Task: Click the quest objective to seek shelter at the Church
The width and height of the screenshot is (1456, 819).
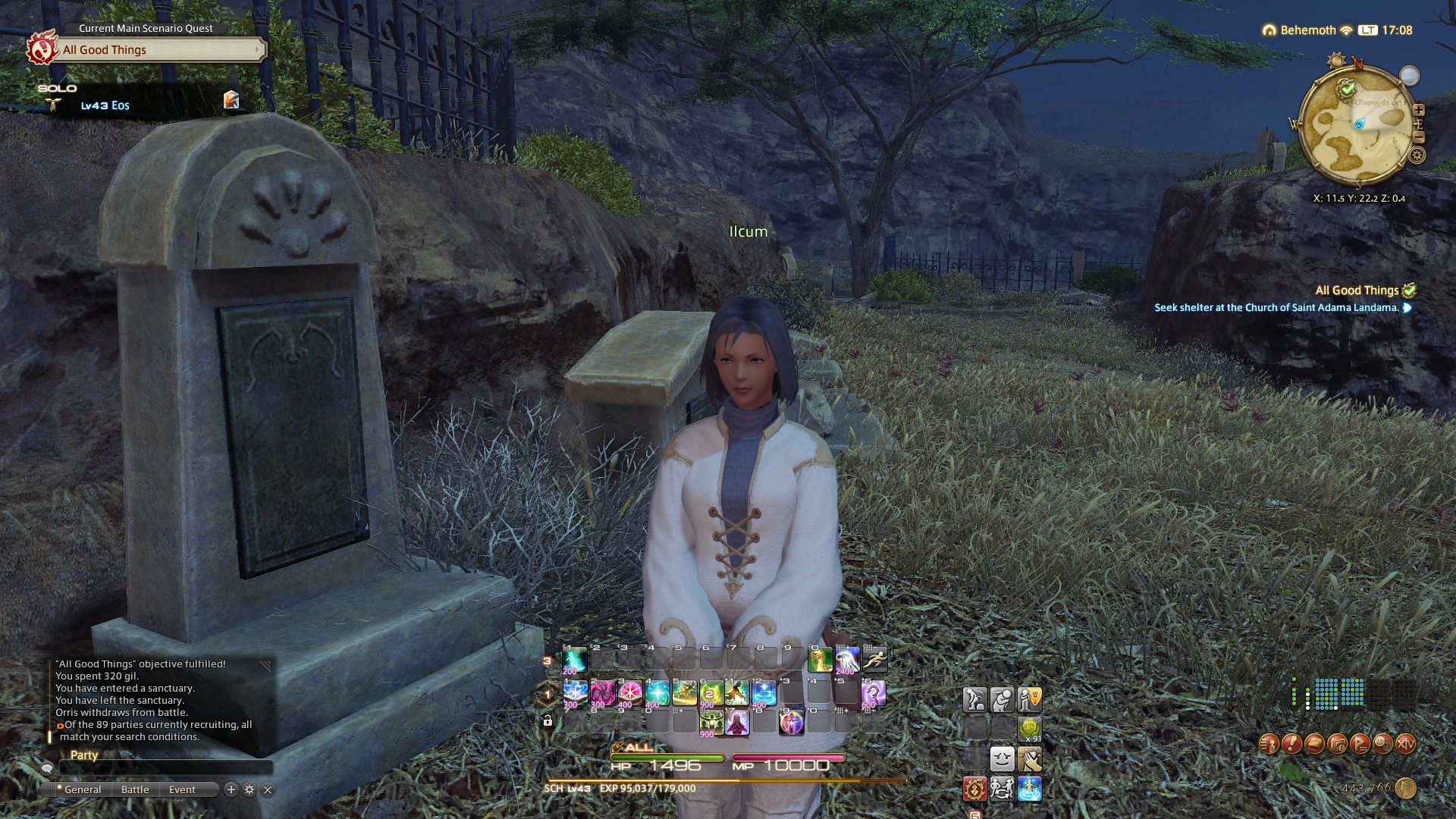Action: (x=1276, y=308)
